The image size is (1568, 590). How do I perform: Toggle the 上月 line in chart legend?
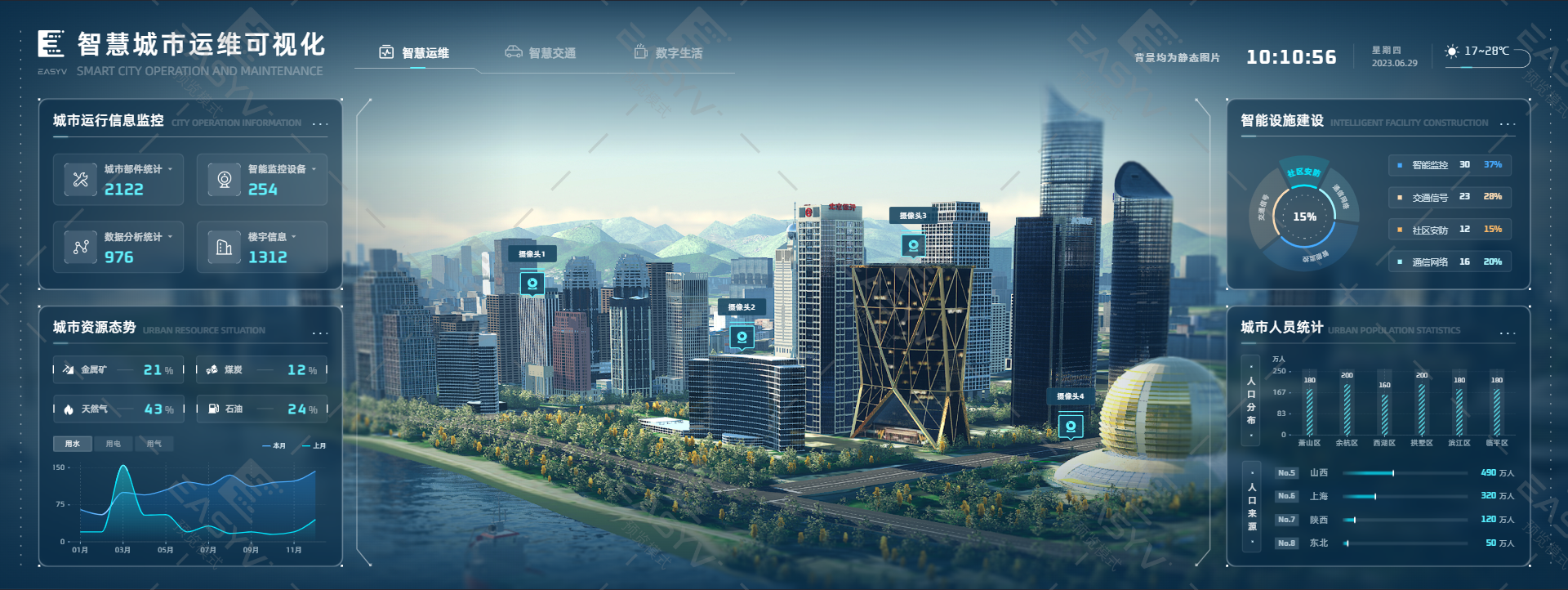coord(314,445)
